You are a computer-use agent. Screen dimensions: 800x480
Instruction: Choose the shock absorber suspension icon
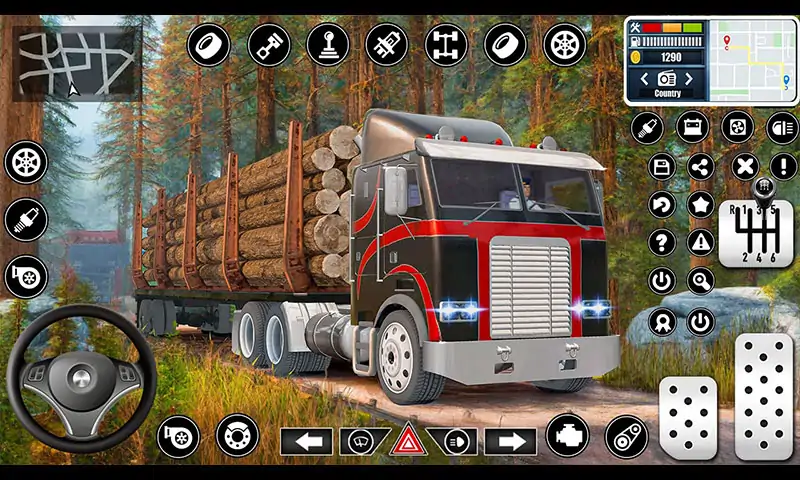(385, 45)
